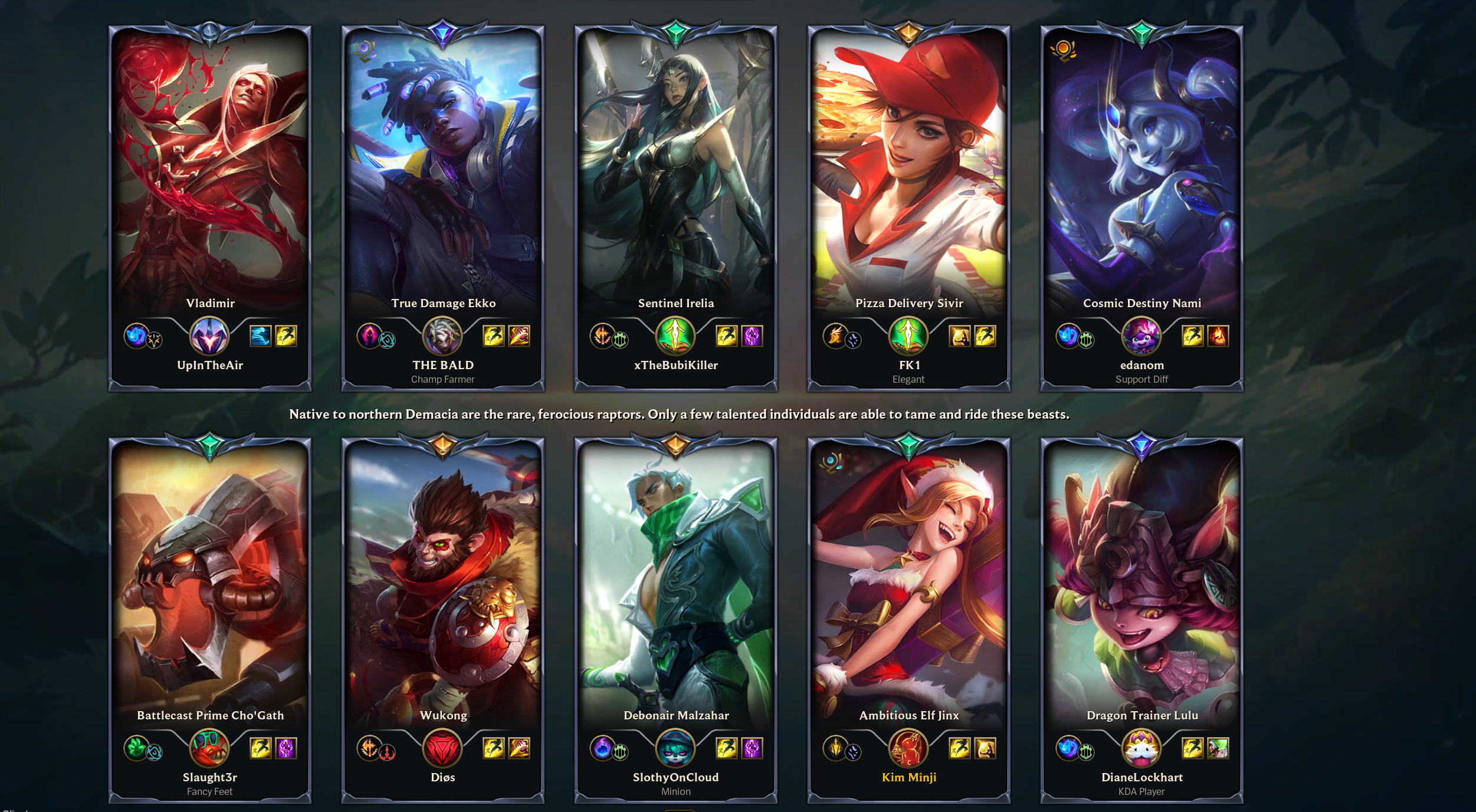Select Kim Minji's Ambitious Elf Jinx card
Screen dimensions: 1476x812
pyautogui.click(x=908, y=590)
